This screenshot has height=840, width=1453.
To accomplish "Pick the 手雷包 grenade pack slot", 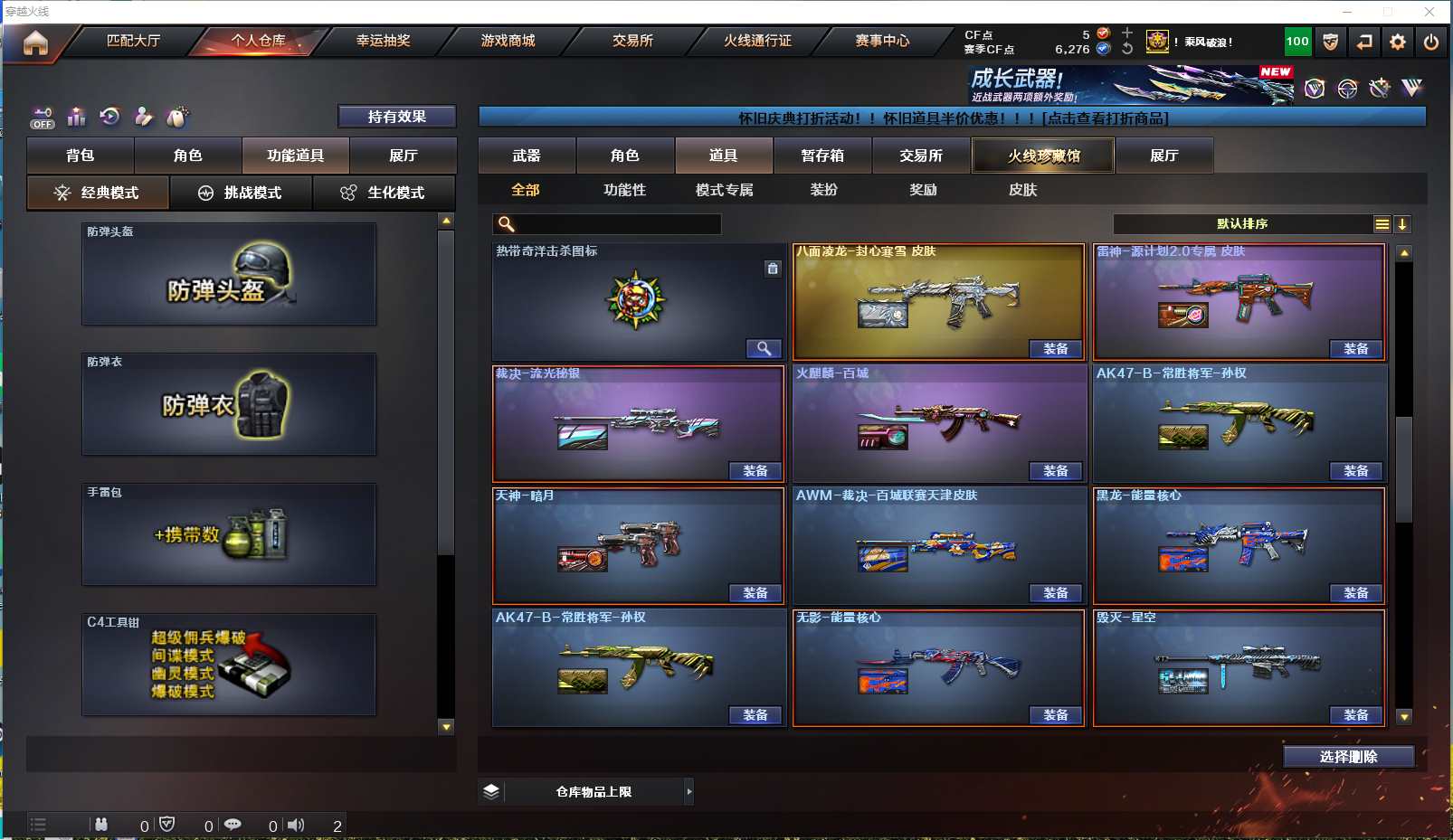I will [229, 534].
